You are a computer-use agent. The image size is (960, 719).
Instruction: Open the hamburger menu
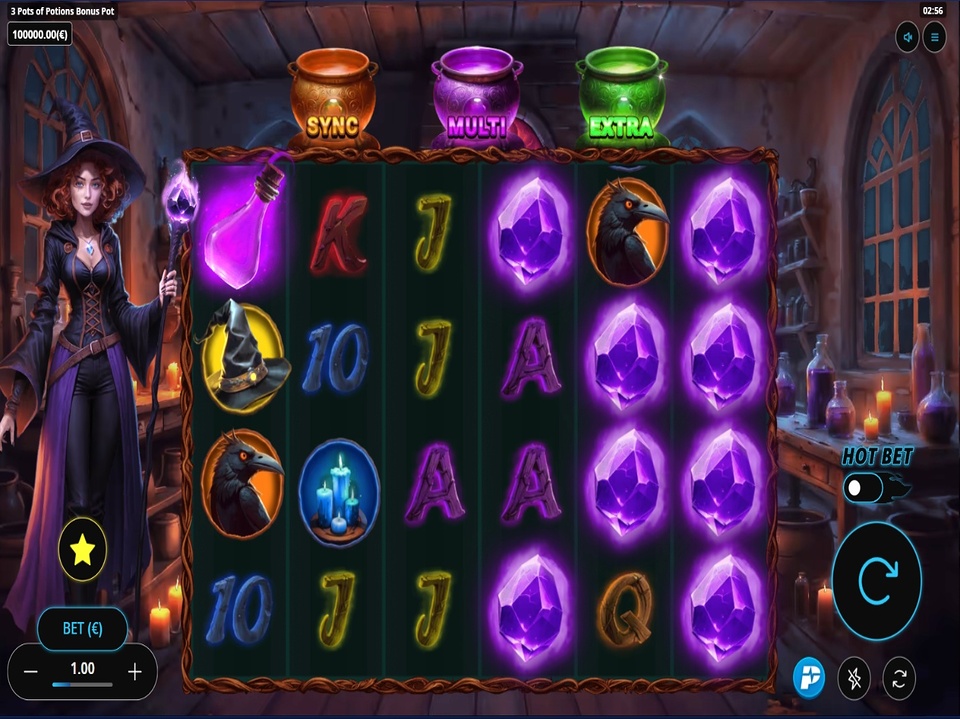tap(935, 38)
